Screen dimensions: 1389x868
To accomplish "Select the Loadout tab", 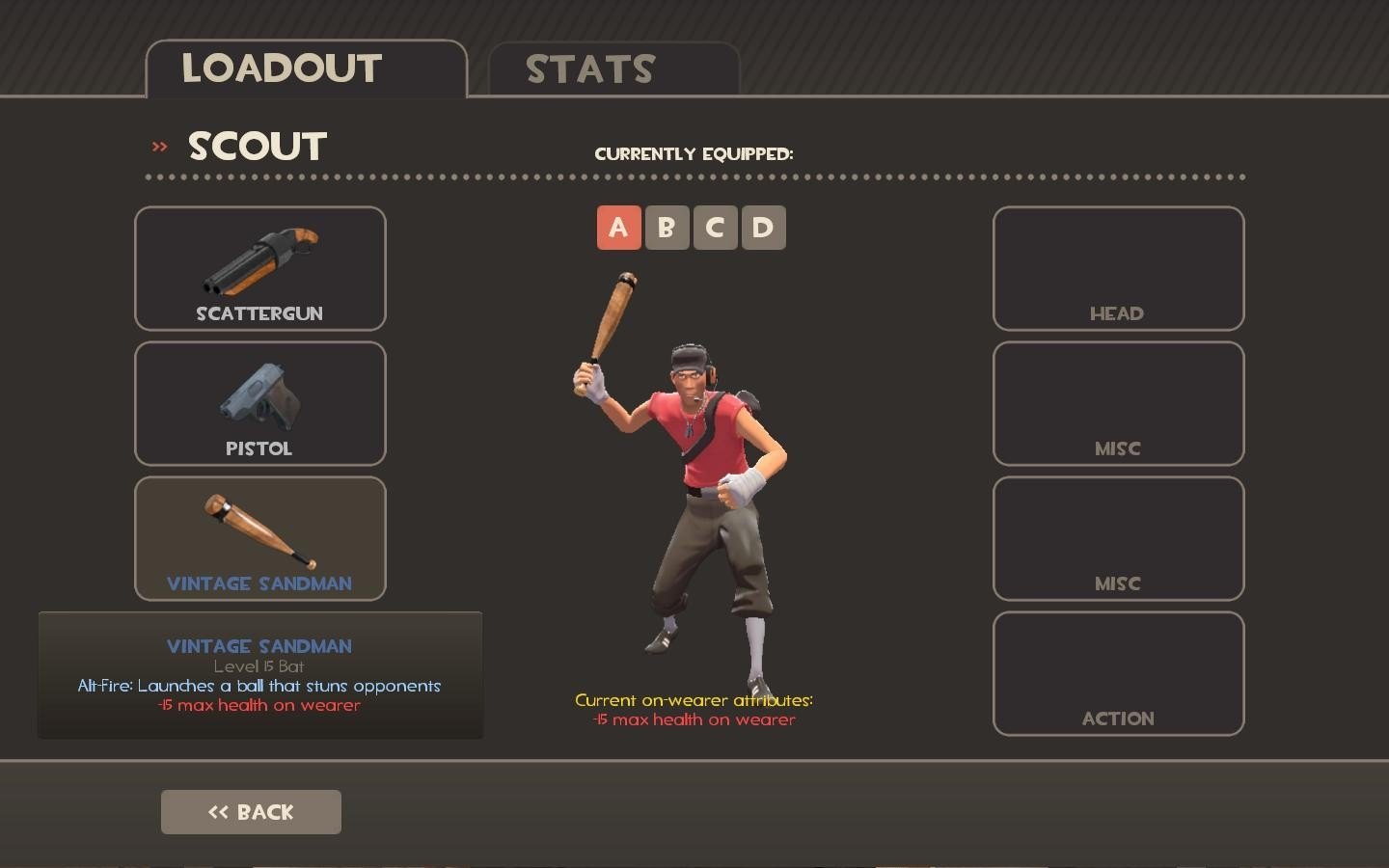I will (306, 68).
